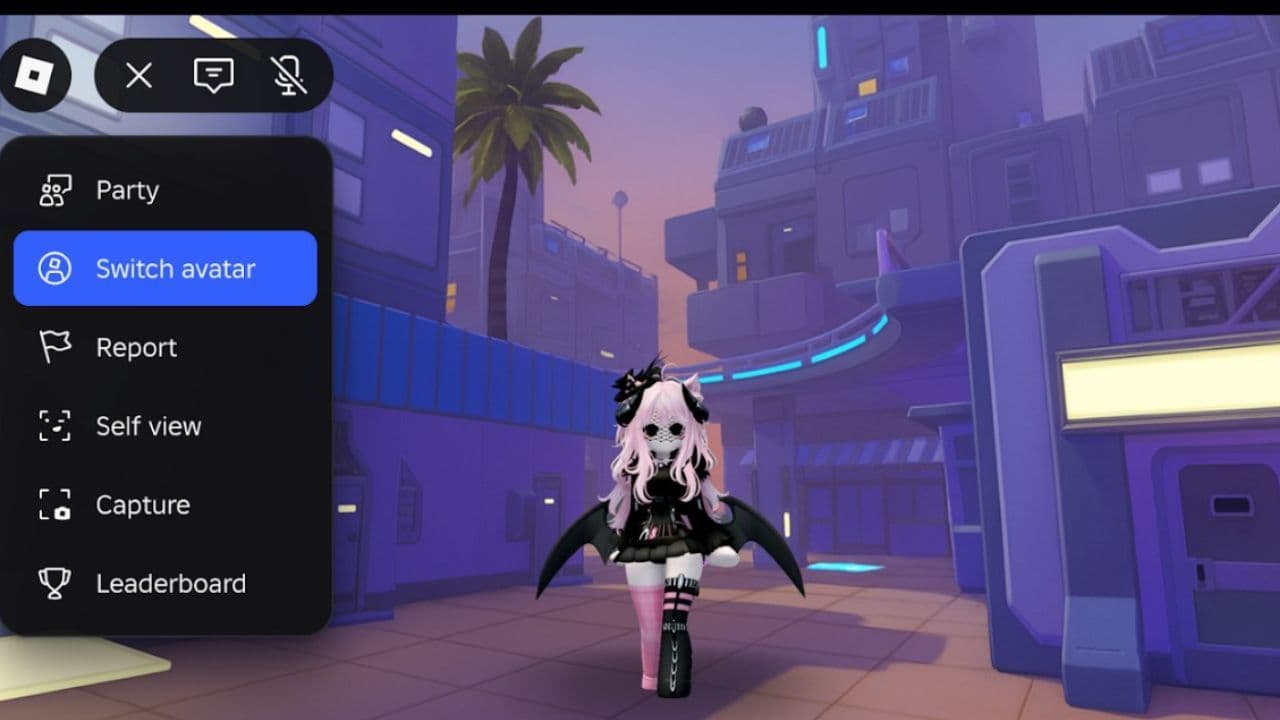Open the Leaderboard
This screenshot has width=1280, height=720.
pyautogui.click(x=171, y=583)
